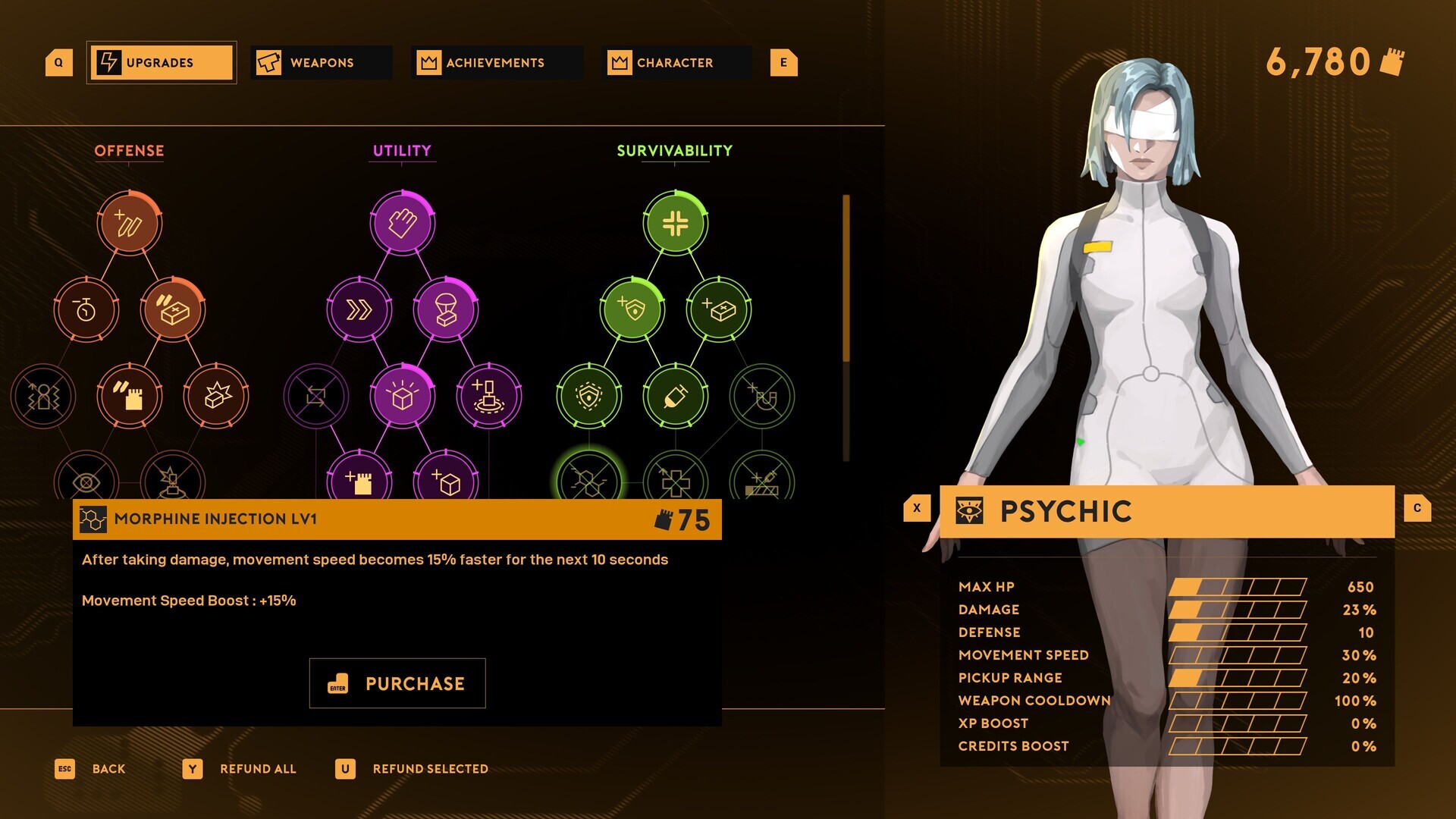Open the ACHIEVEMENTS tab
This screenshot has width=1456, height=819.
click(495, 63)
